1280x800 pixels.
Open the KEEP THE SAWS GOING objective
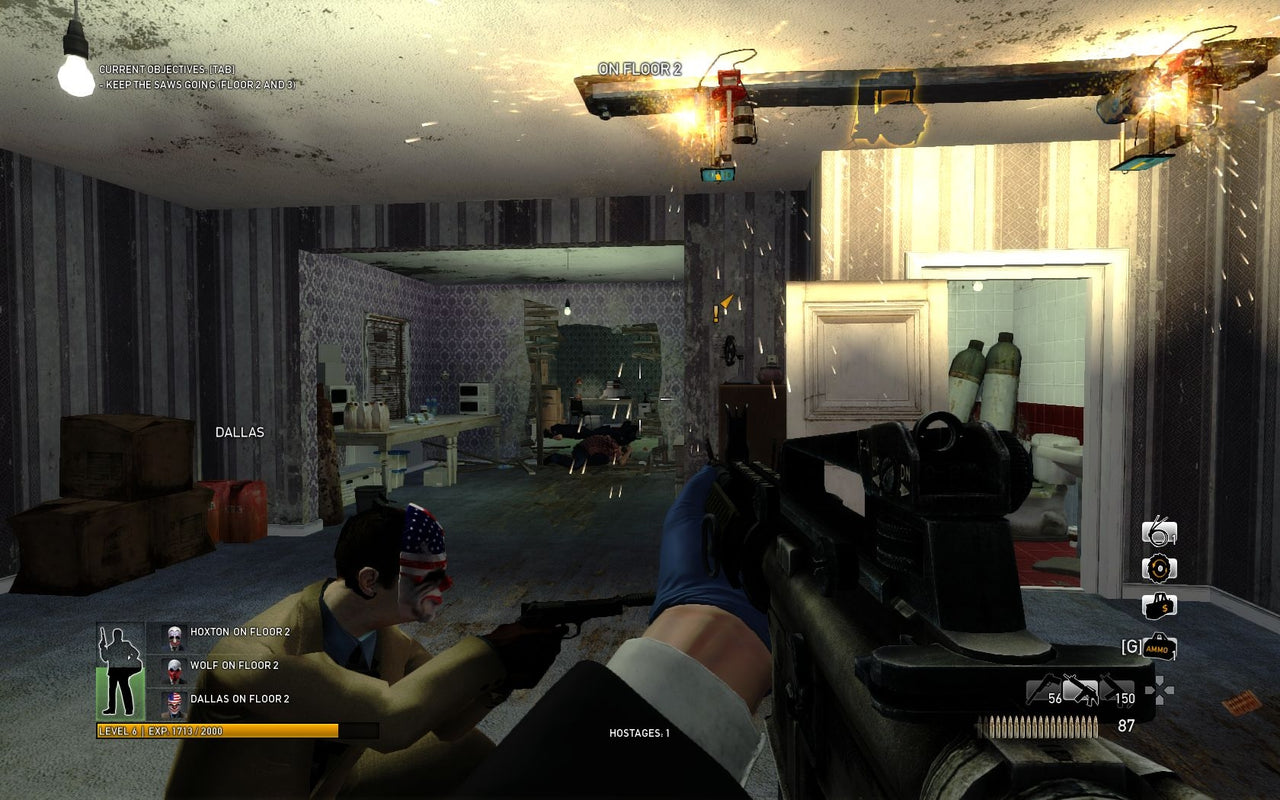click(196, 84)
